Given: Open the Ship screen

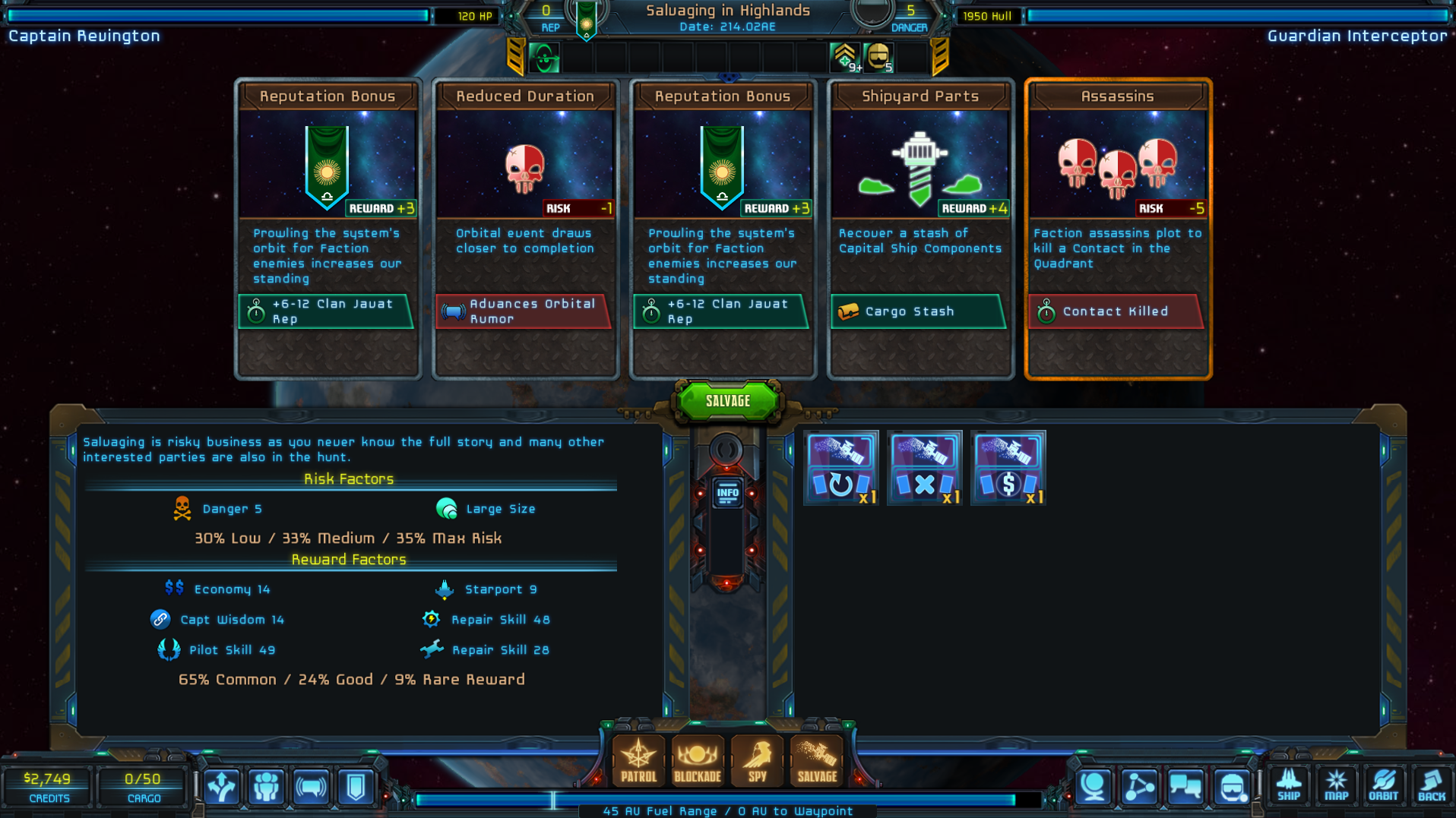Looking at the screenshot, I should pos(1289,785).
